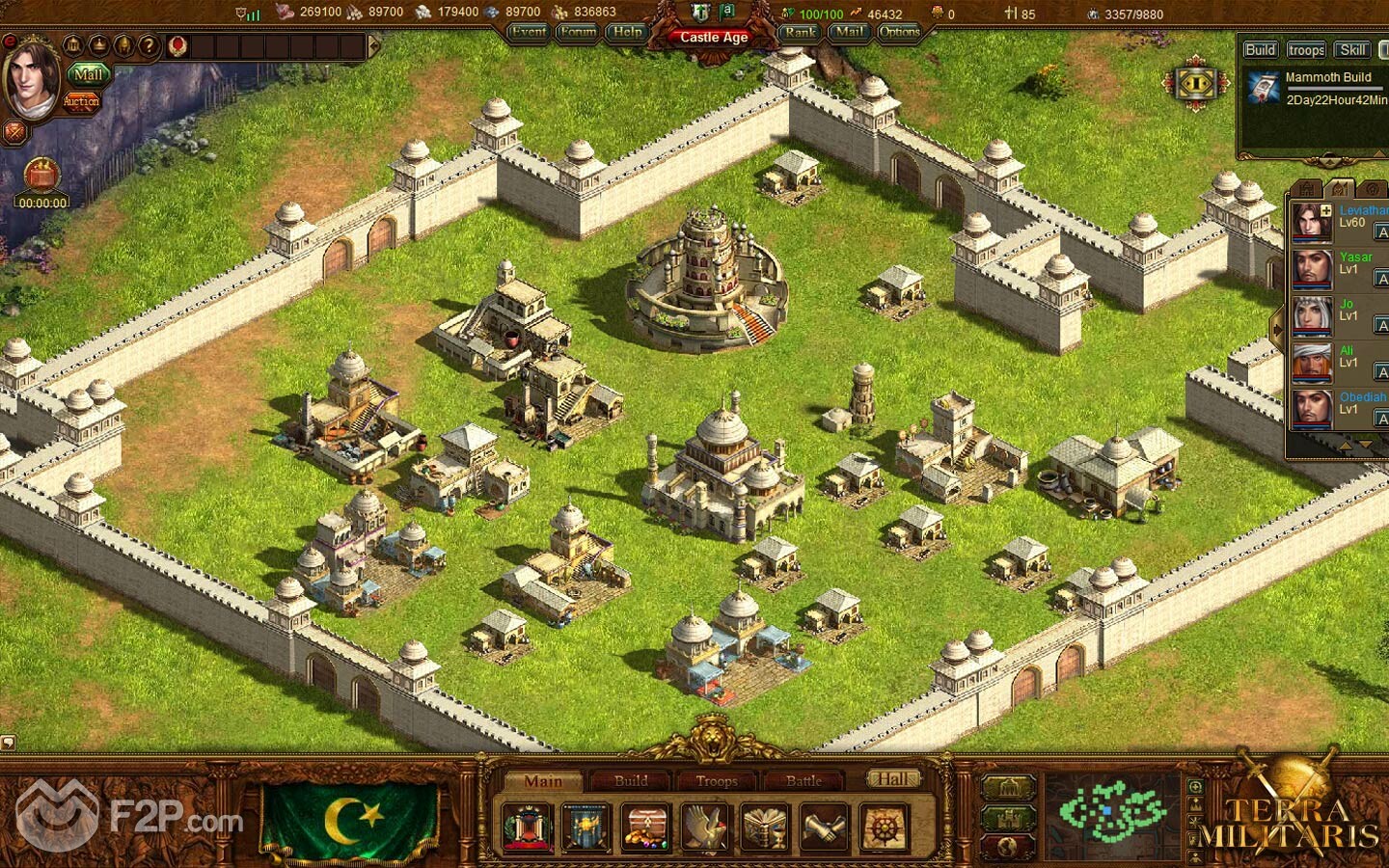The image size is (1389, 868).
Task: Click the question mark help icon
Action: click(x=149, y=45)
